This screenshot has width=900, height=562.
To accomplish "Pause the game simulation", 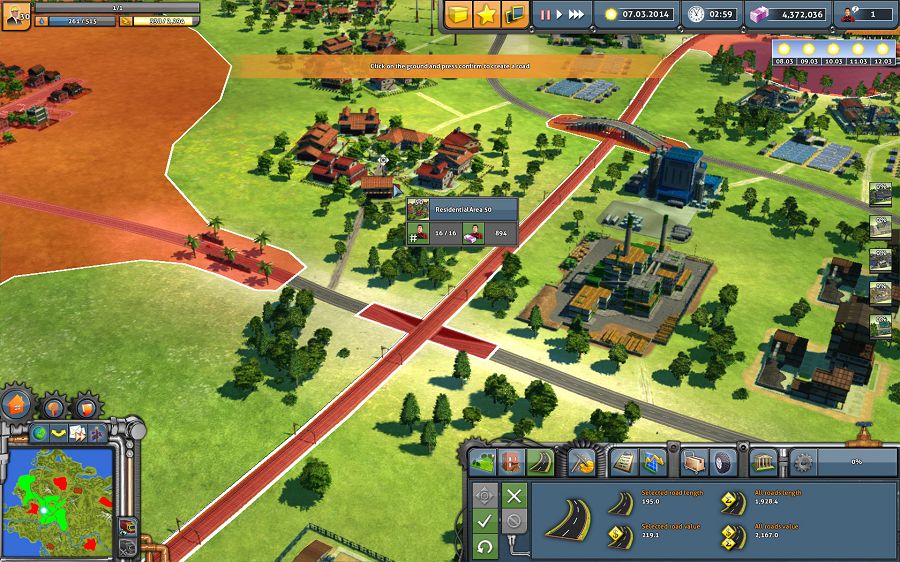I will [546, 15].
